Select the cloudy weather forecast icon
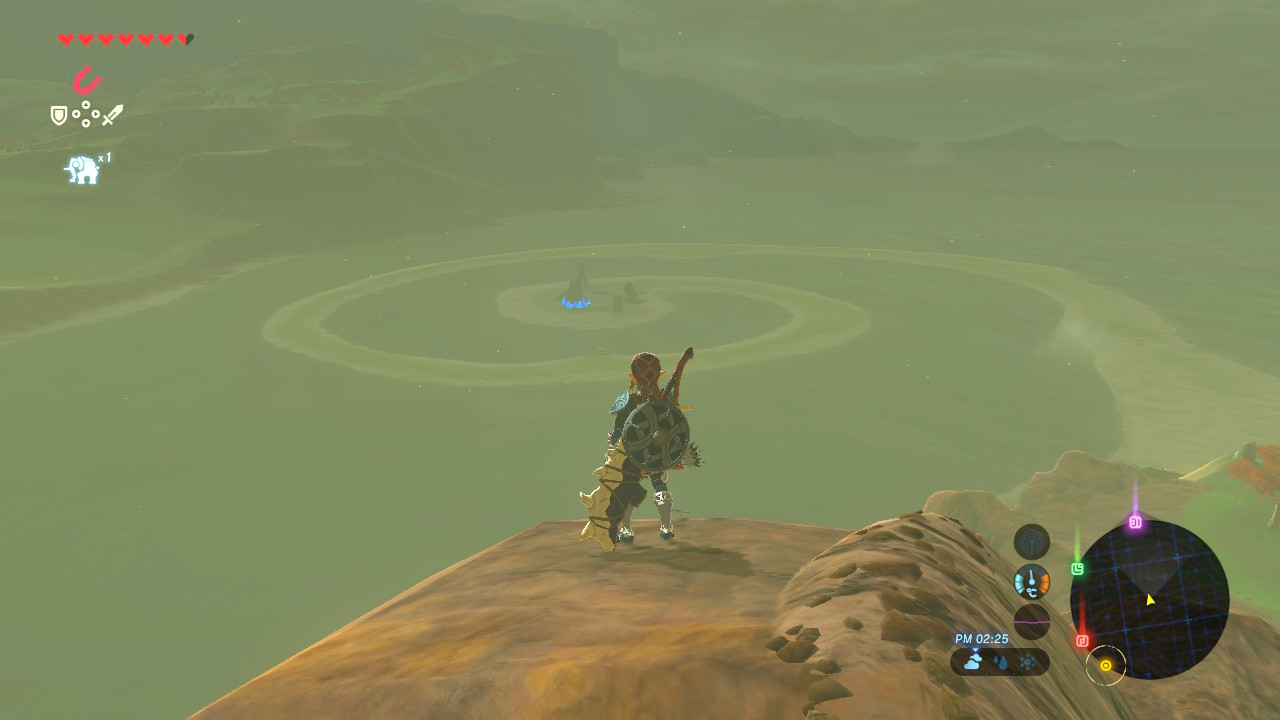The width and height of the screenshot is (1280, 720). tap(974, 661)
